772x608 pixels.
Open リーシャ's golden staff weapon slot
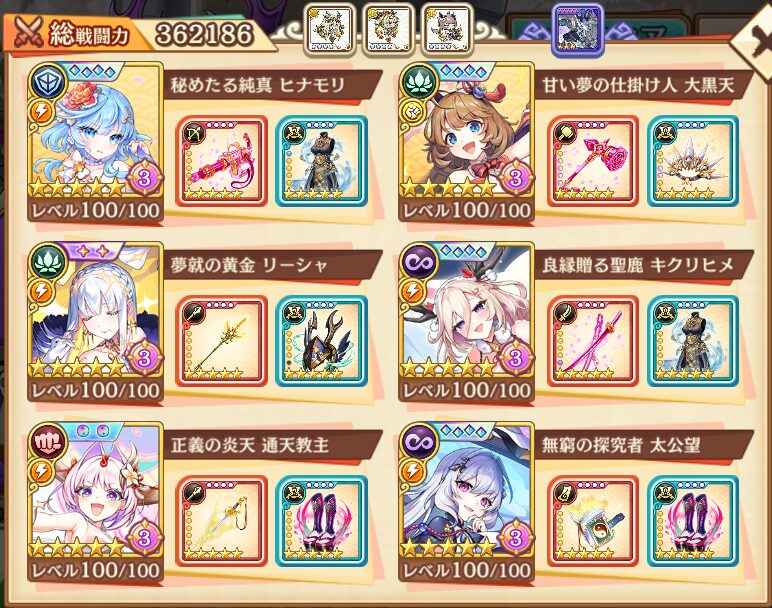pos(222,341)
